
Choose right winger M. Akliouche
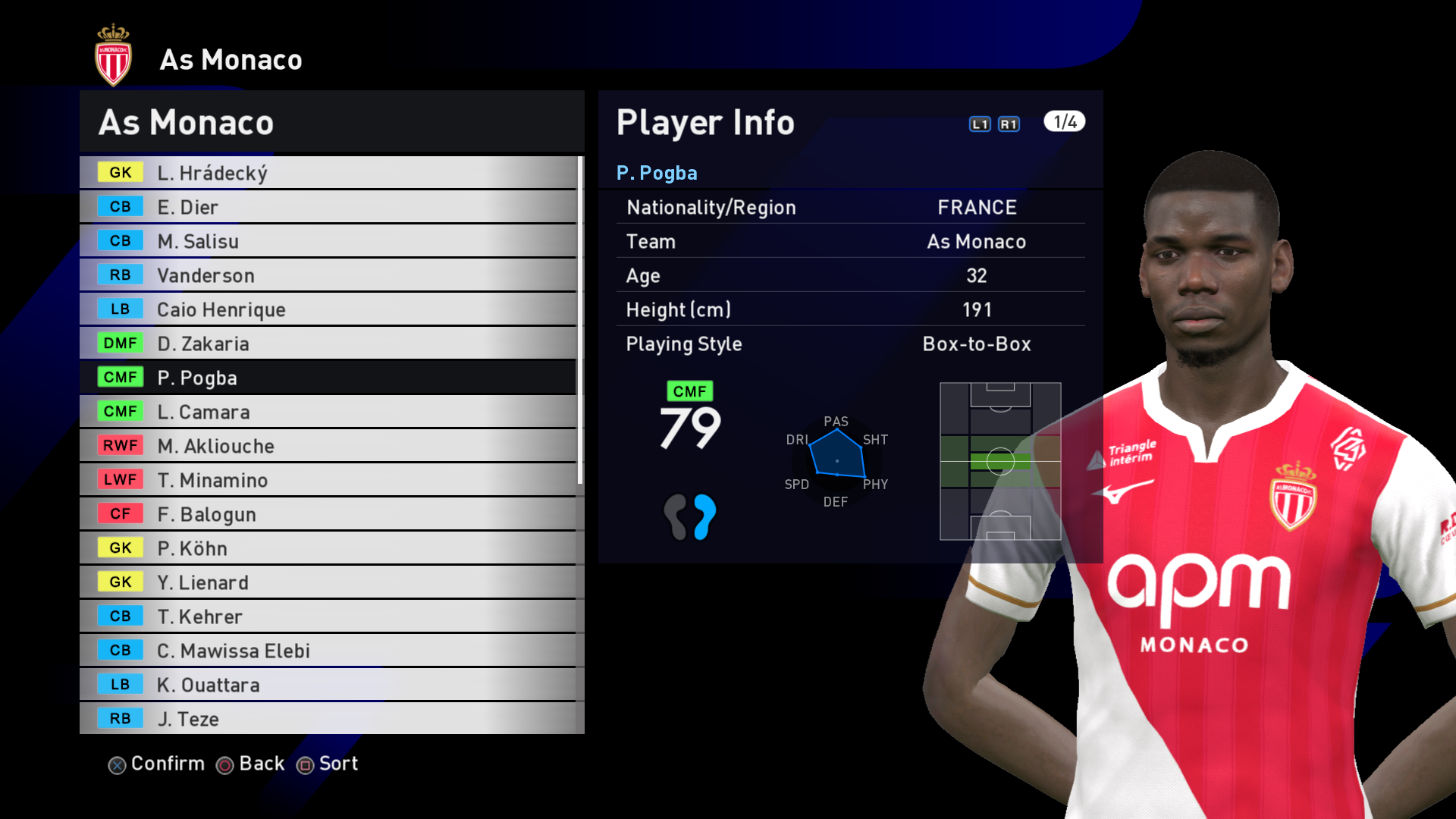(x=328, y=446)
